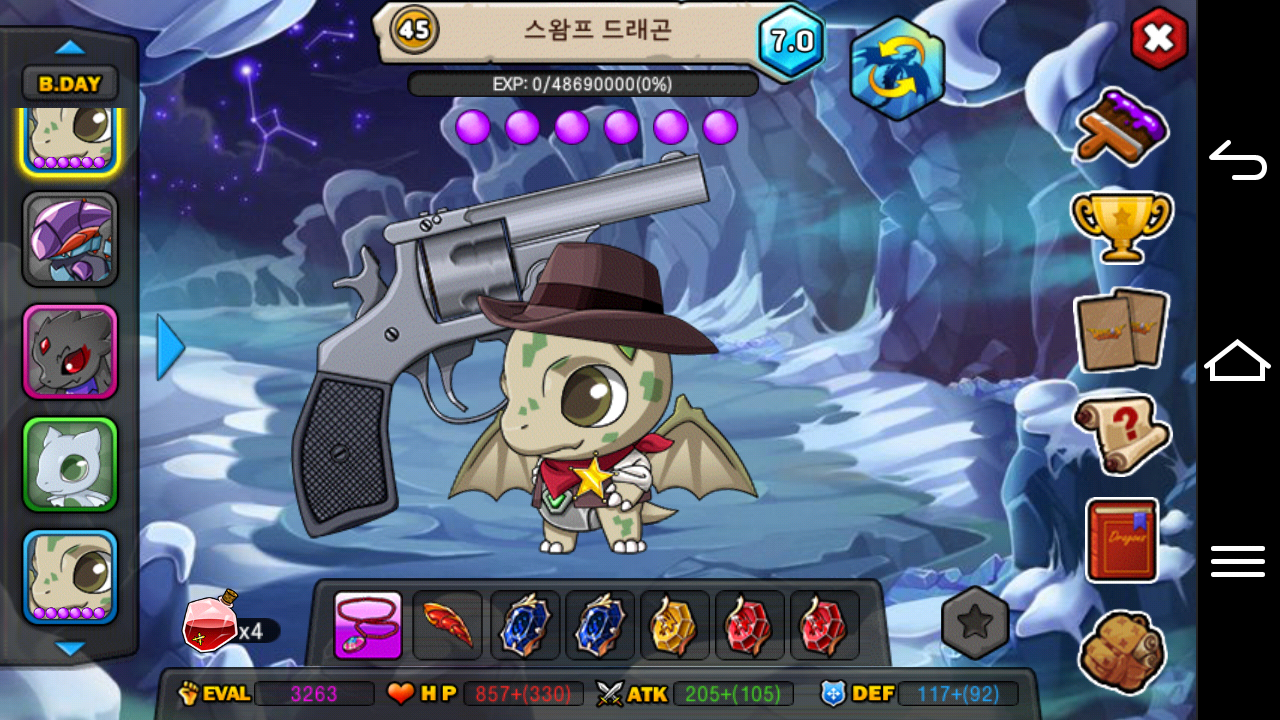Open the brown backpack inventory

[x=1121, y=651]
